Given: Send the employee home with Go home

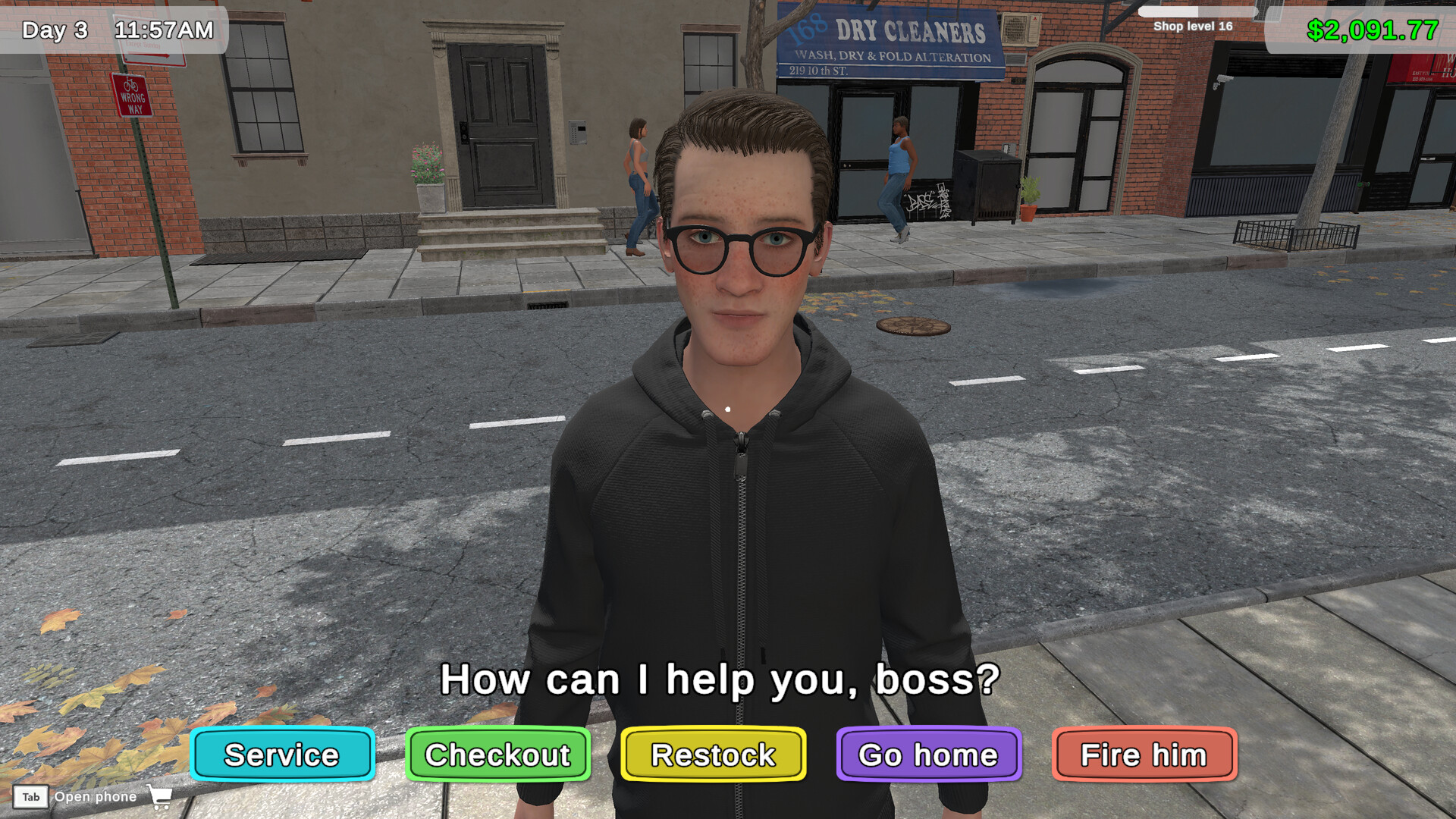Looking at the screenshot, I should point(928,755).
